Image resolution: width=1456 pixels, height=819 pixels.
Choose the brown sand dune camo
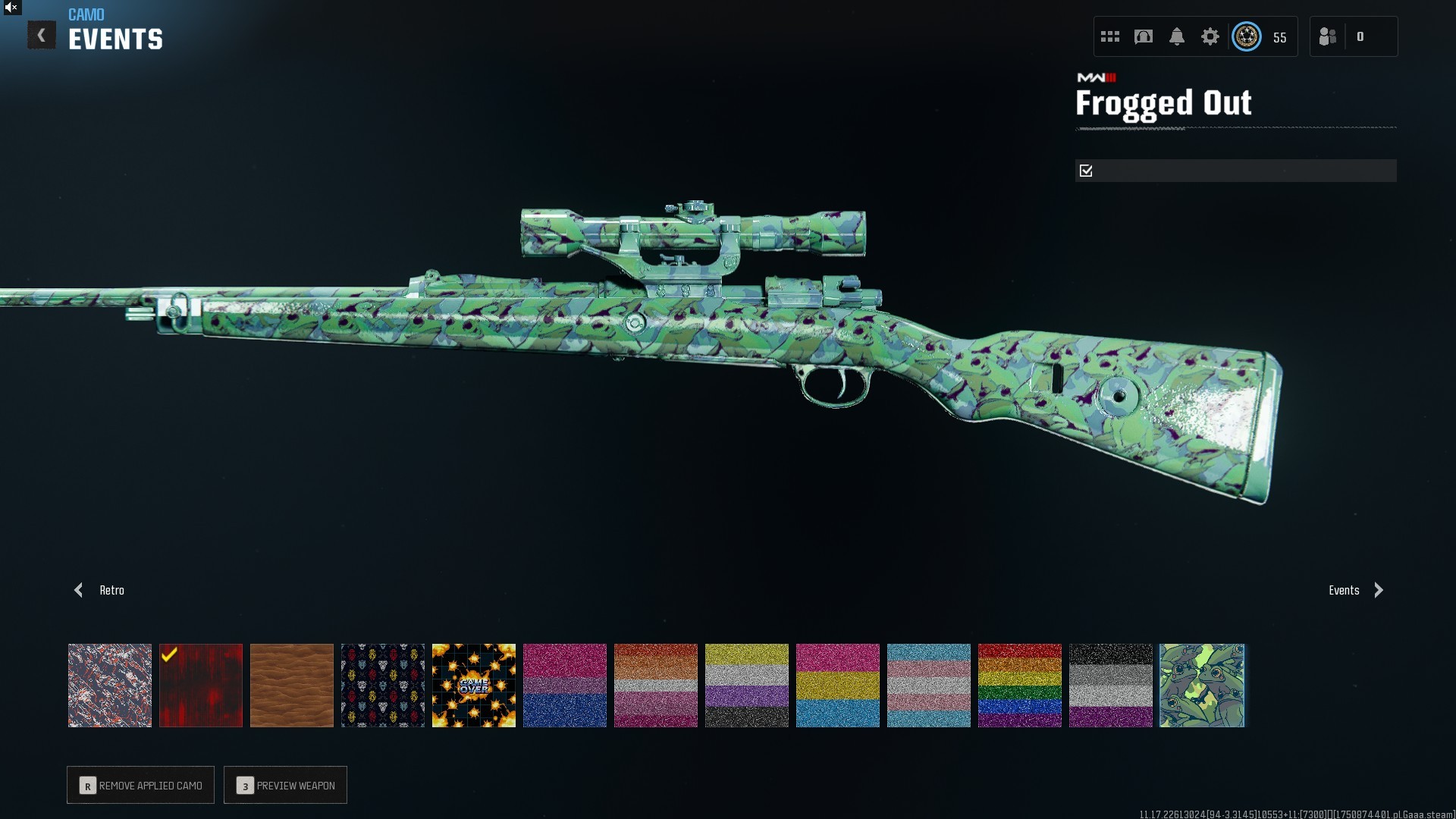(x=292, y=686)
